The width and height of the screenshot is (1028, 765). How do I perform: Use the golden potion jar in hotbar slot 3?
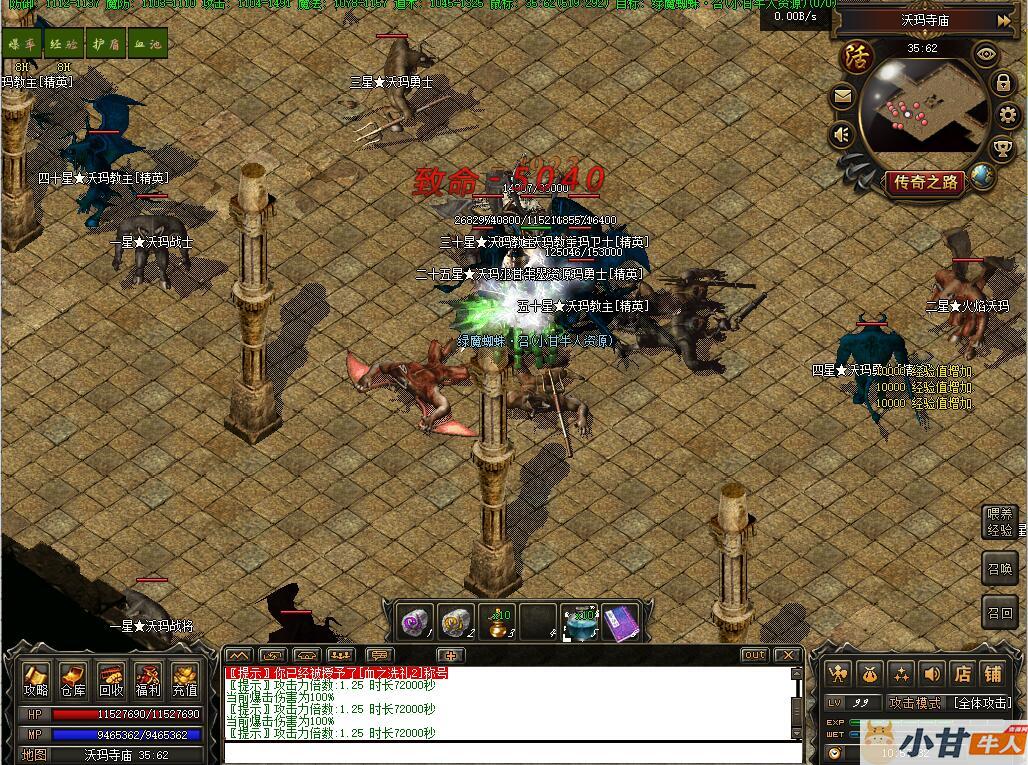(495, 620)
